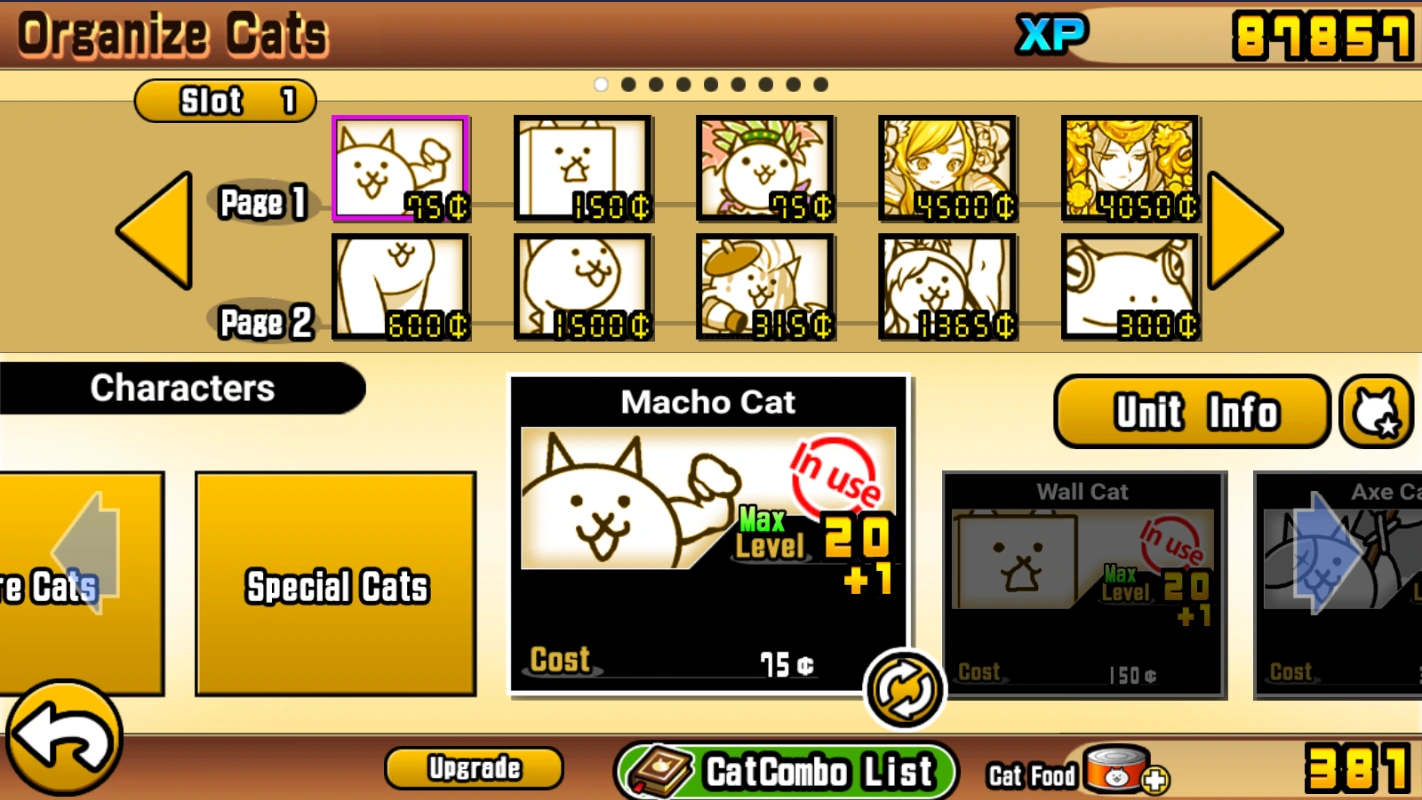
Task: Select the first page indicator dot
Action: [x=600, y=84]
